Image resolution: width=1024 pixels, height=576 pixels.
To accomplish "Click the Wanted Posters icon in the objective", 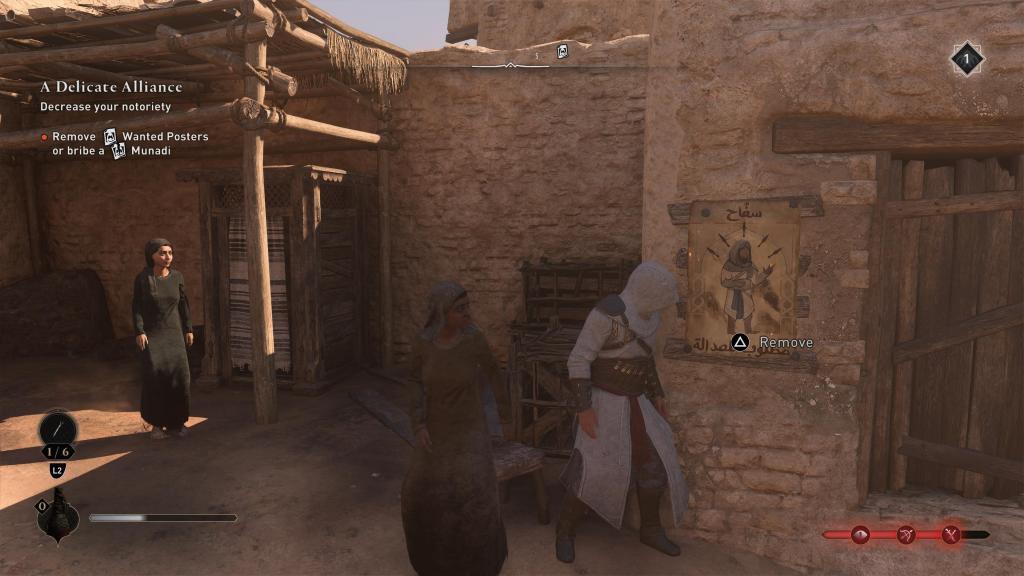I will [x=110, y=137].
